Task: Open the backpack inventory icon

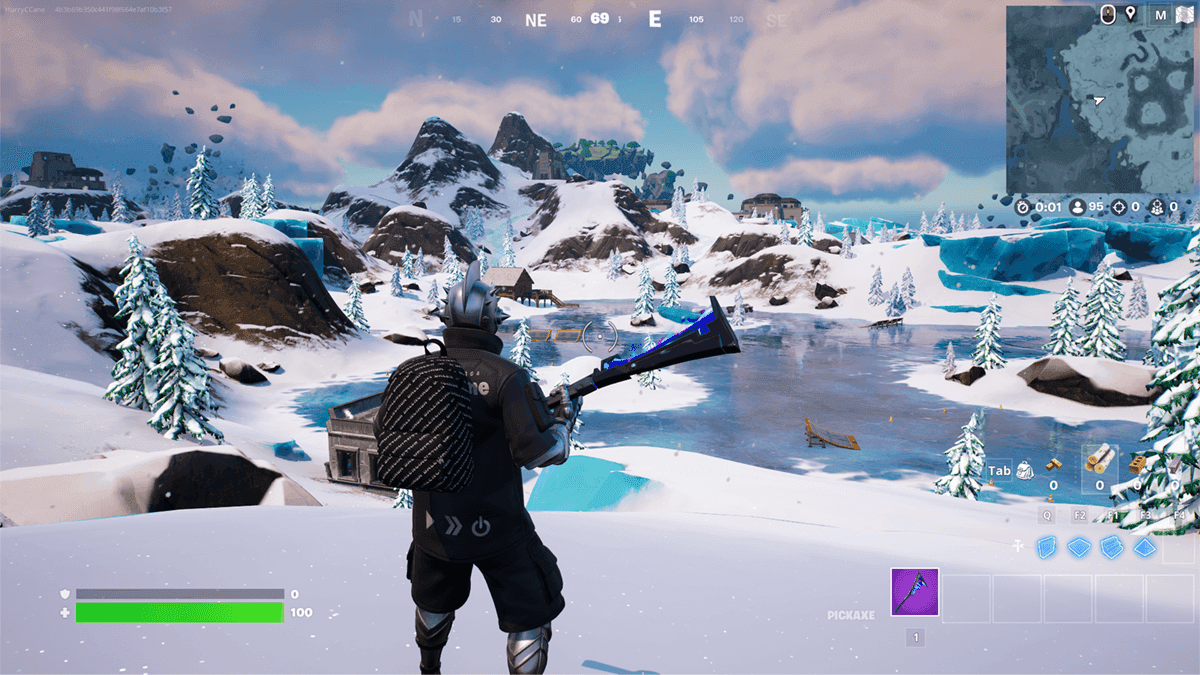Action: click(x=1025, y=470)
